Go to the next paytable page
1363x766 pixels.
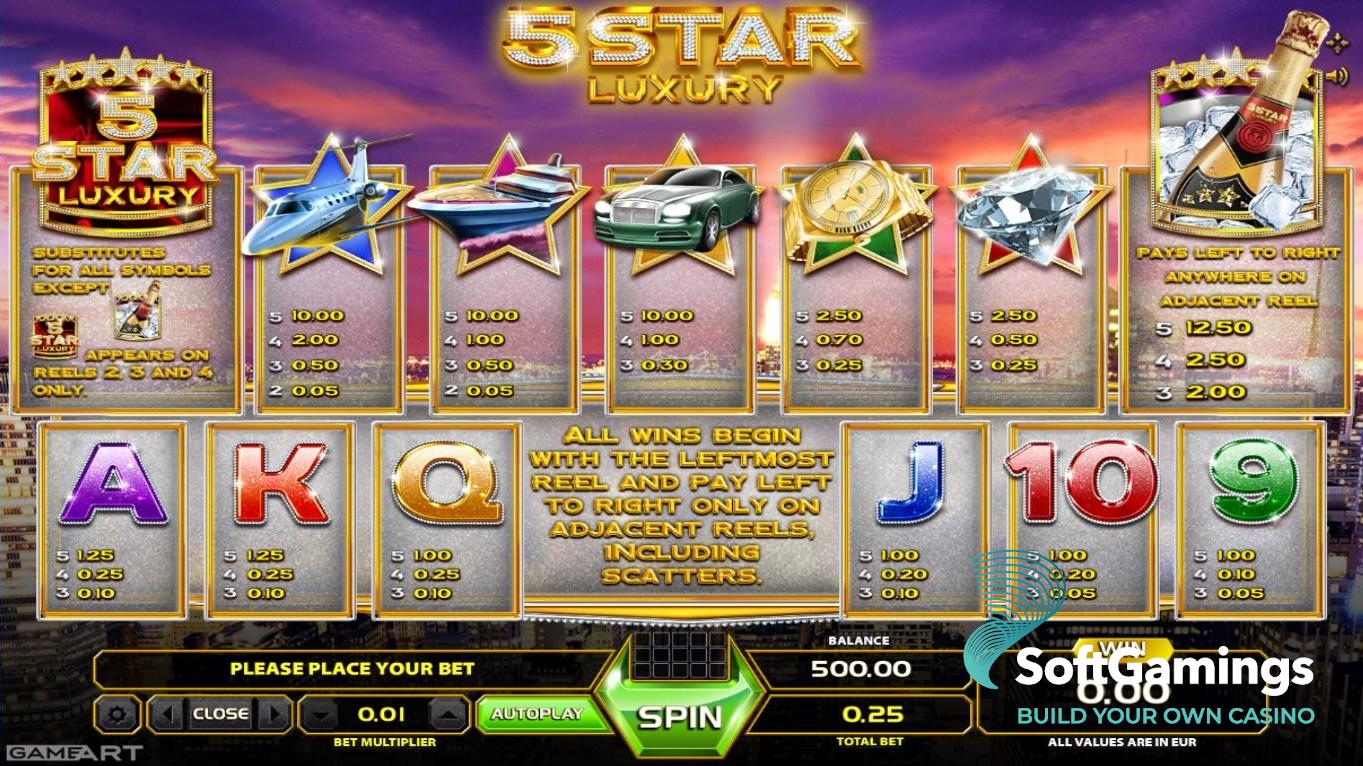pos(274,714)
